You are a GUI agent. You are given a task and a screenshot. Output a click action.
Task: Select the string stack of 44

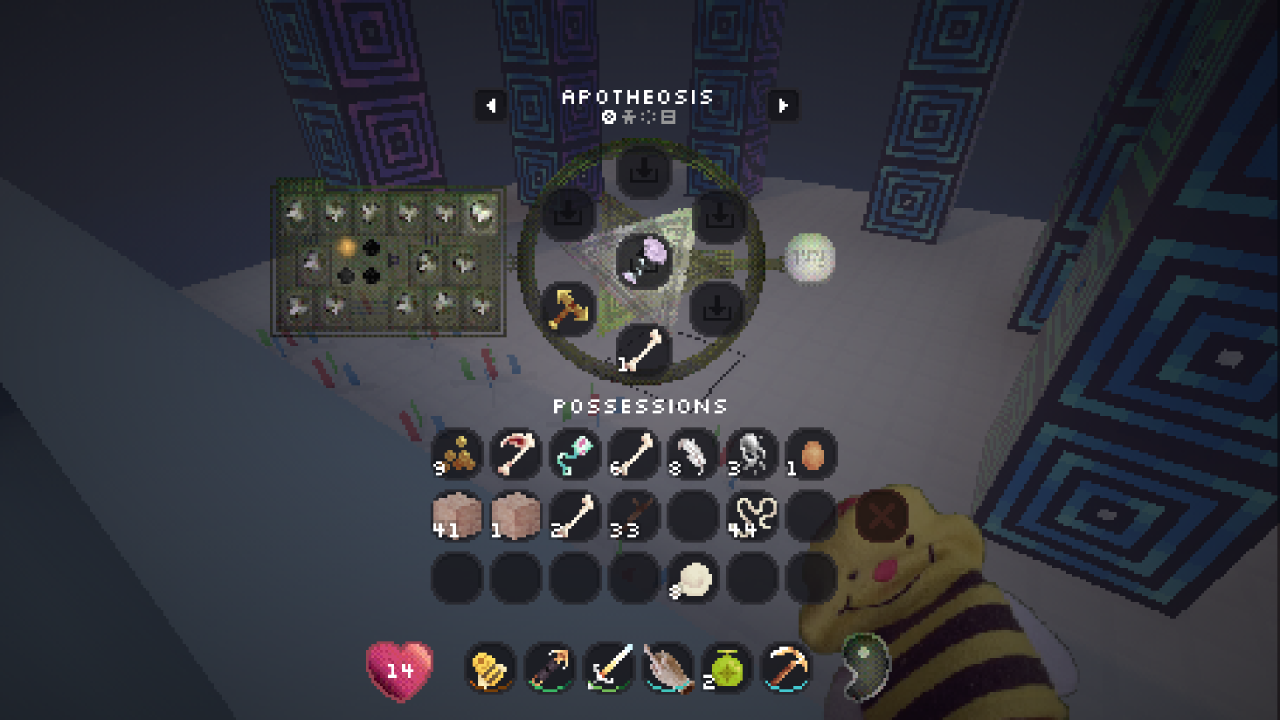pyautogui.click(x=752, y=516)
